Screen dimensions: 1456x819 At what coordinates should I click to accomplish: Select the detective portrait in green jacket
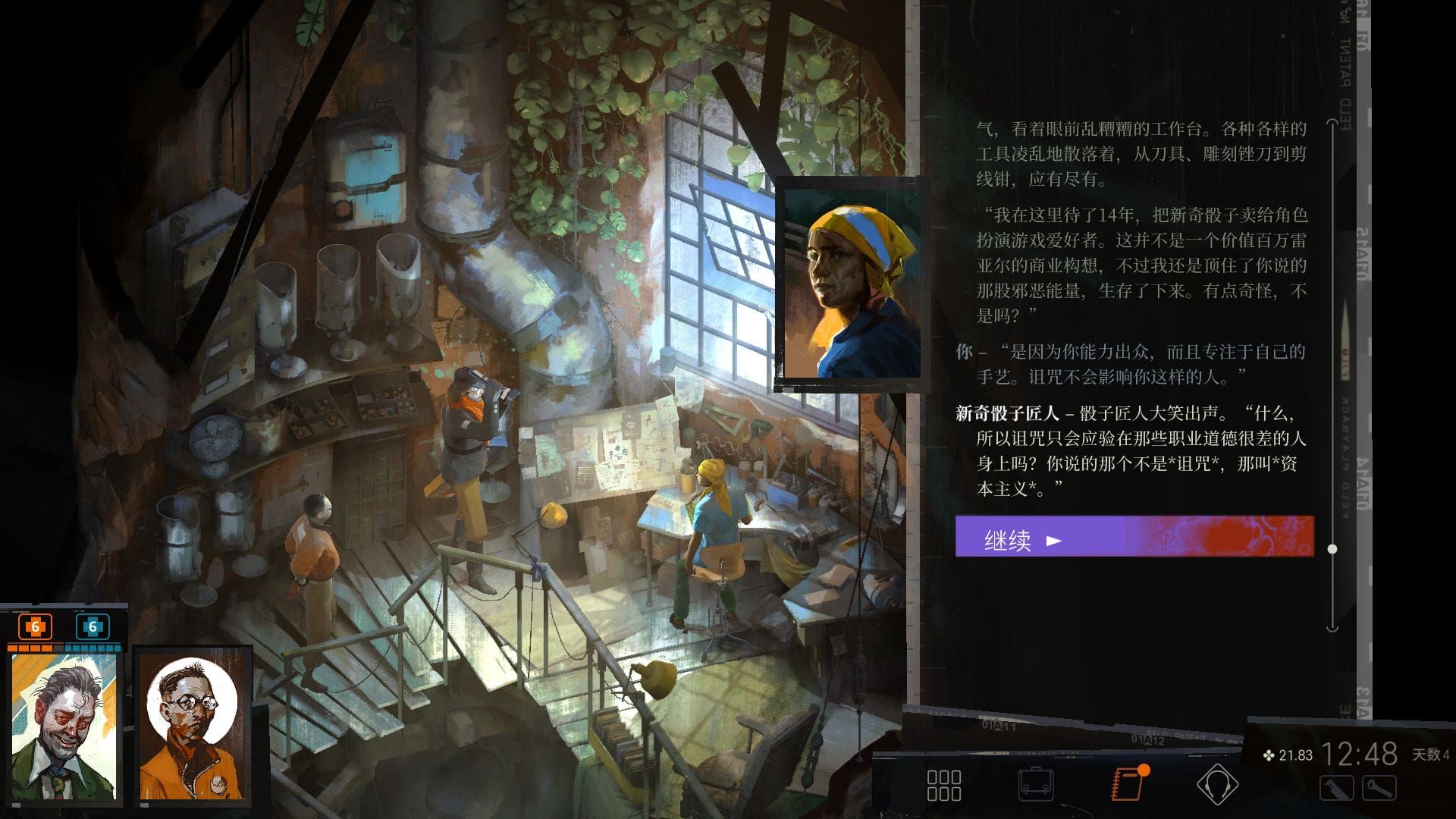tap(64, 726)
